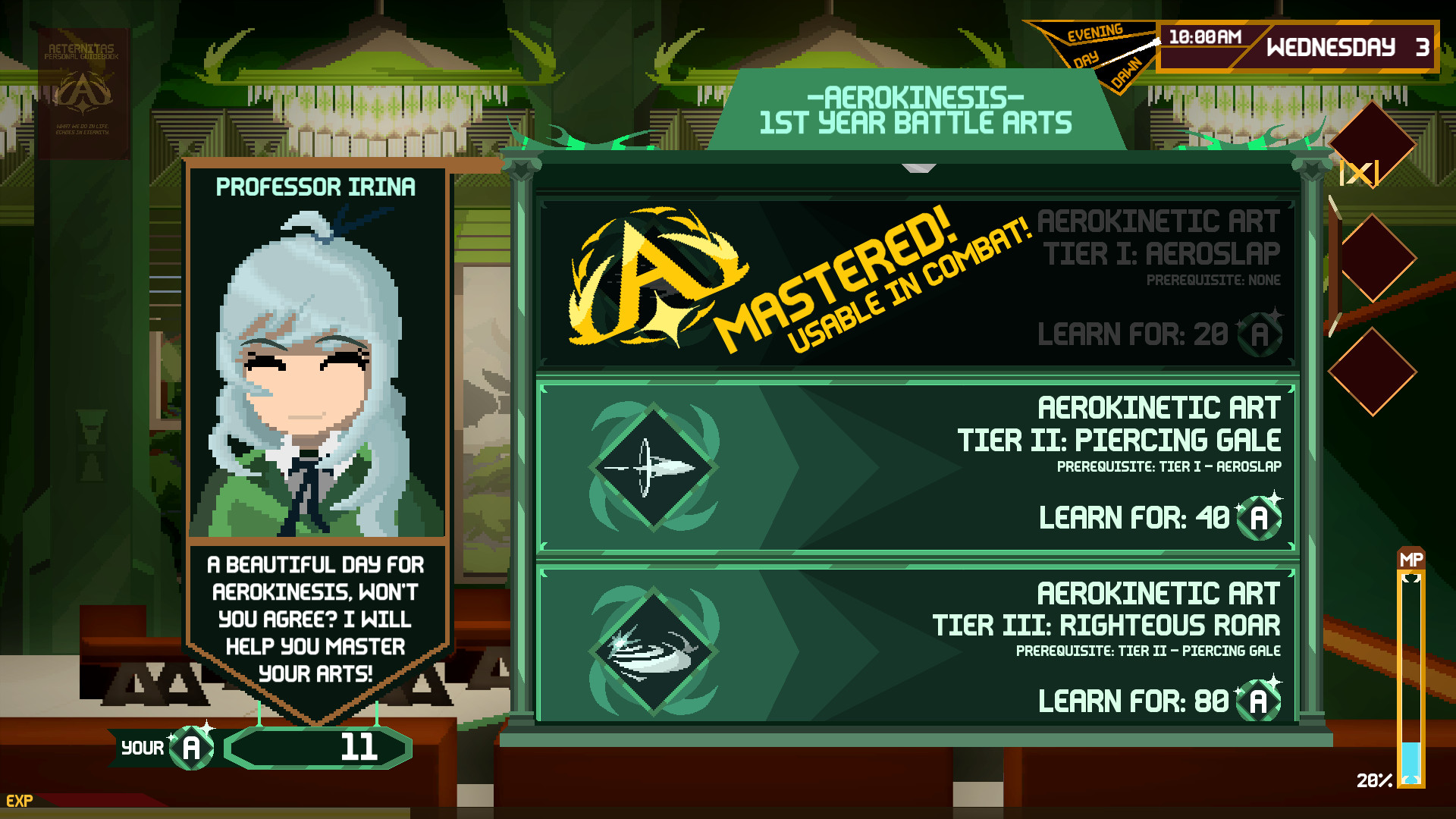Screen dimensions: 1456x819
Task: Learn Tier II Piercing Gale for 40
Action: pos(918,468)
